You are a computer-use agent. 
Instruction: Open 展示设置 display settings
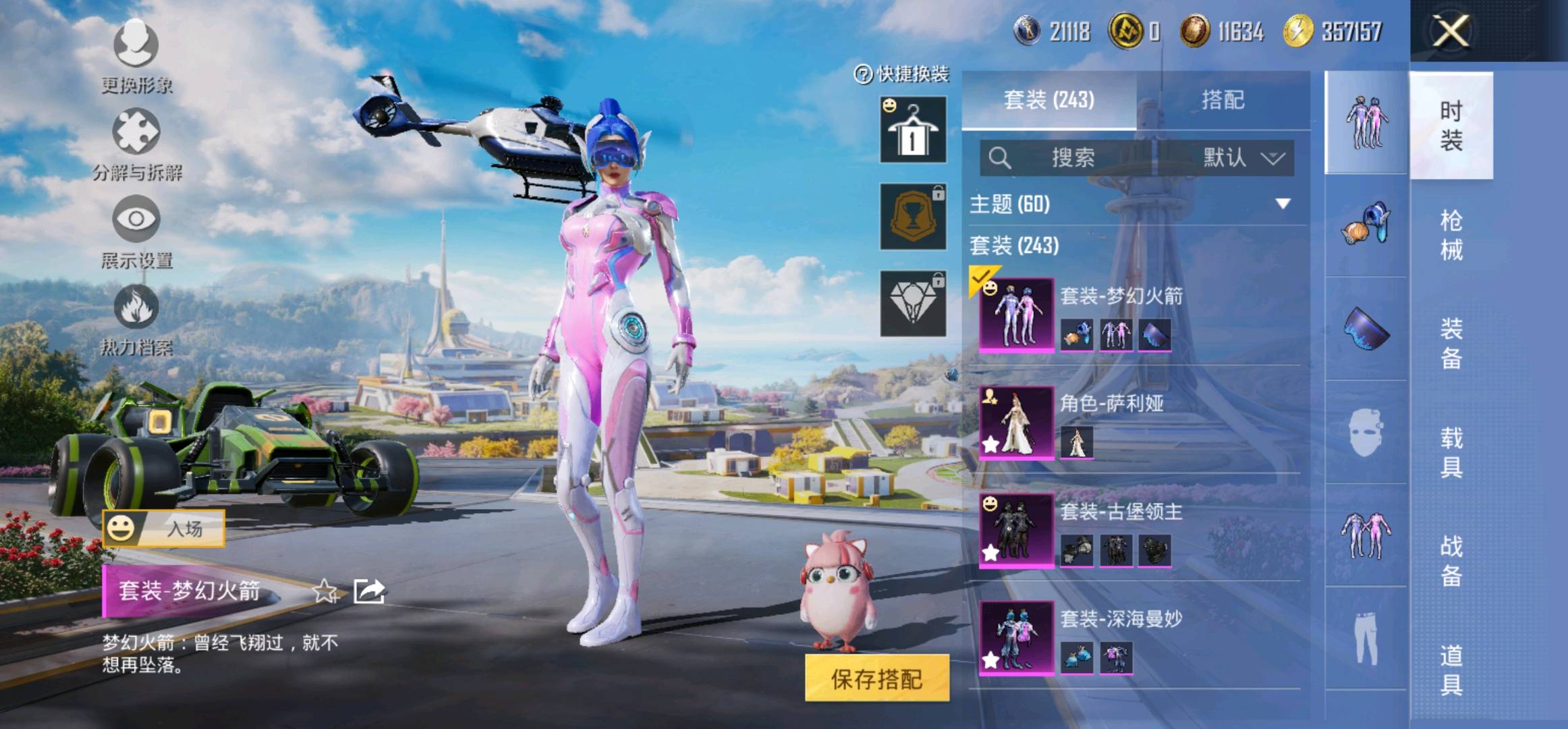coord(136,231)
